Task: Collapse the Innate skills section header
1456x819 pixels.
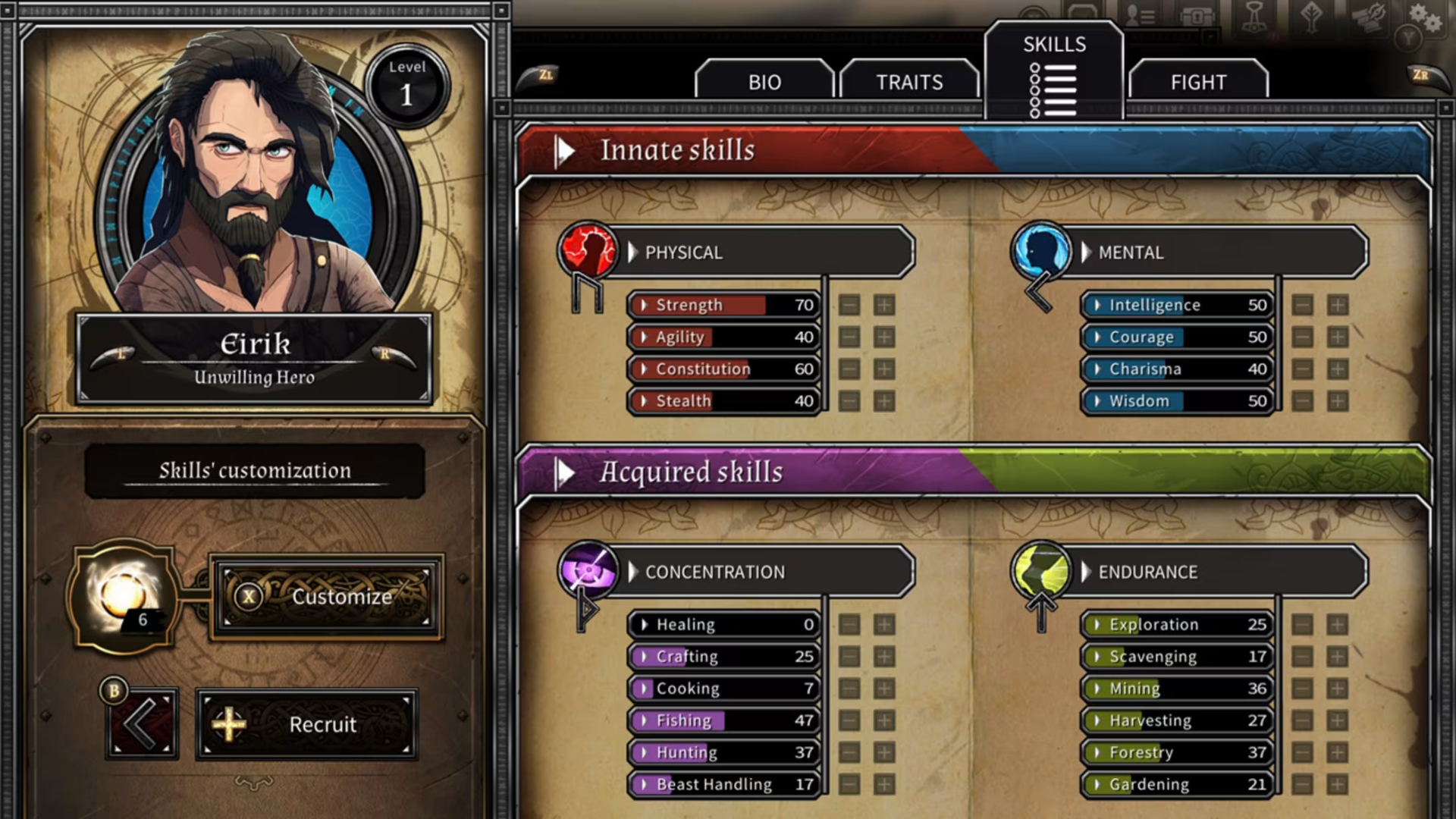Action: (565, 151)
